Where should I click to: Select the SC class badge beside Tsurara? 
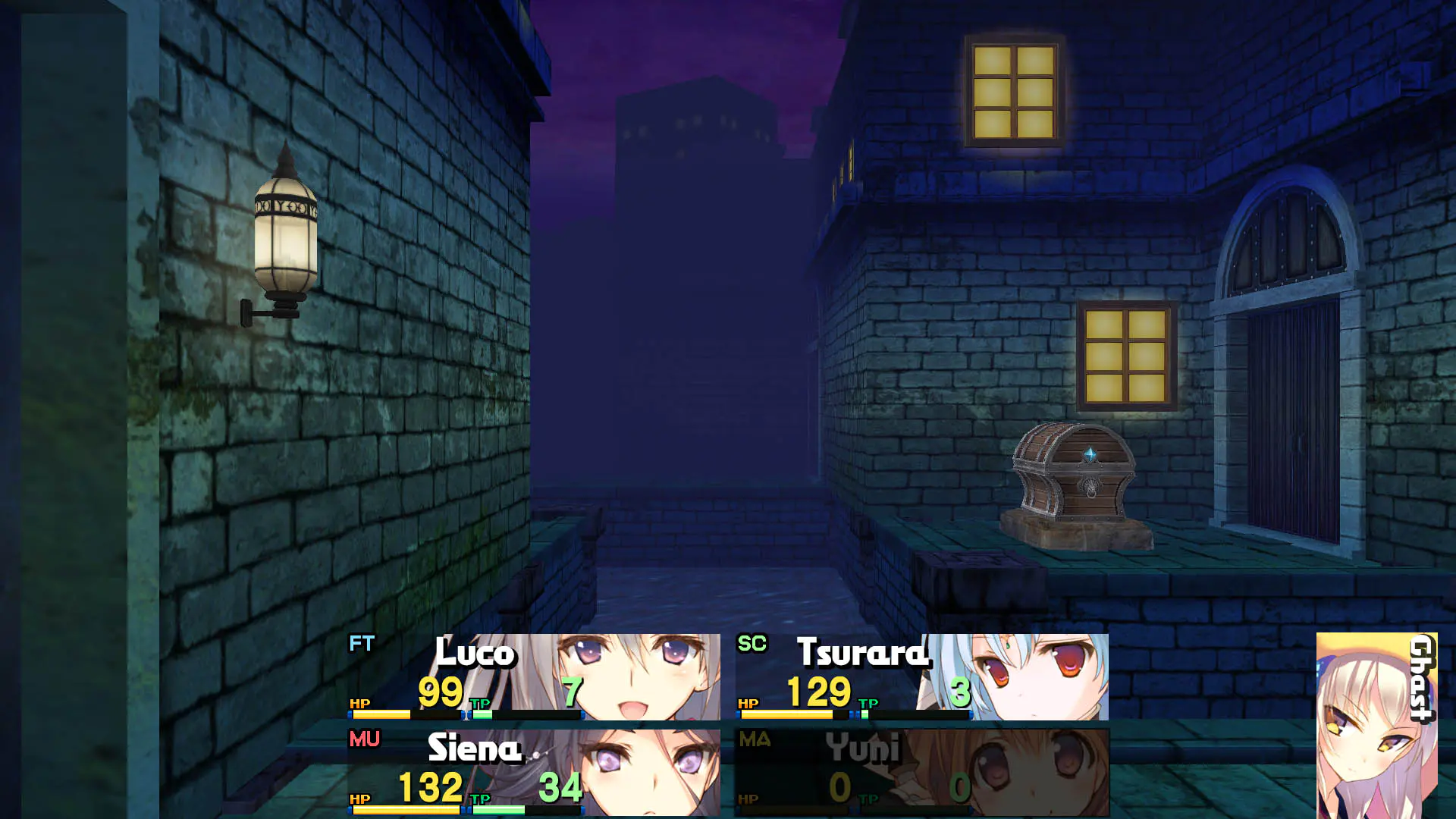755,643
